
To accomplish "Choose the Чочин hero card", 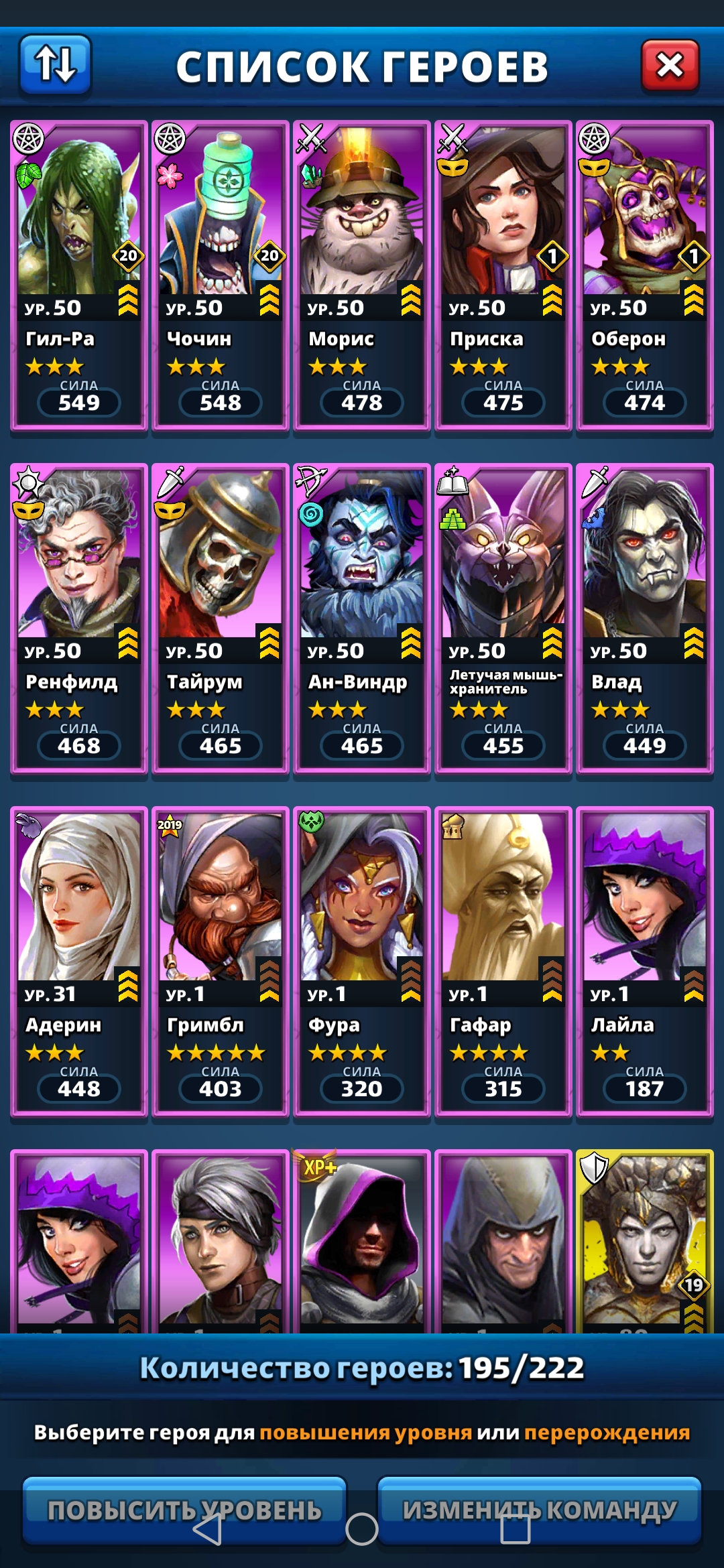I will click(x=221, y=275).
